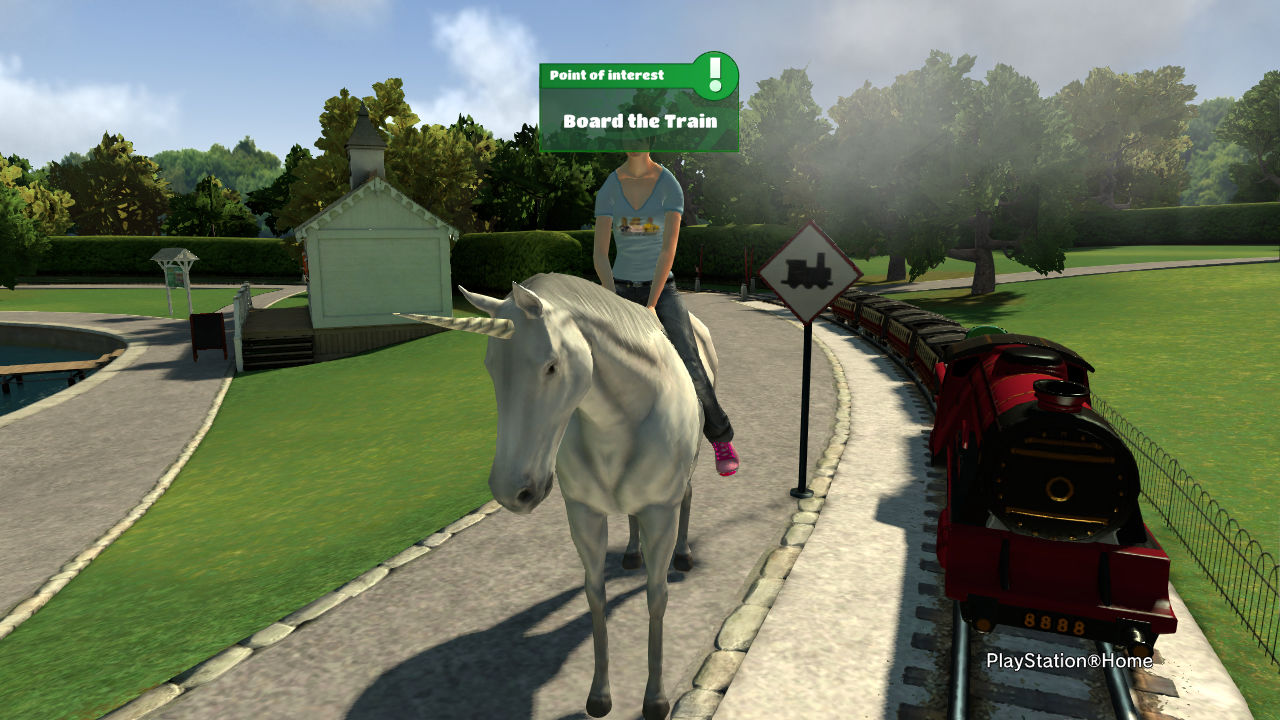The height and width of the screenshot is (720, 1280).
Task: Select the Board the Train point of interest
Action: (x=639, y=121)
